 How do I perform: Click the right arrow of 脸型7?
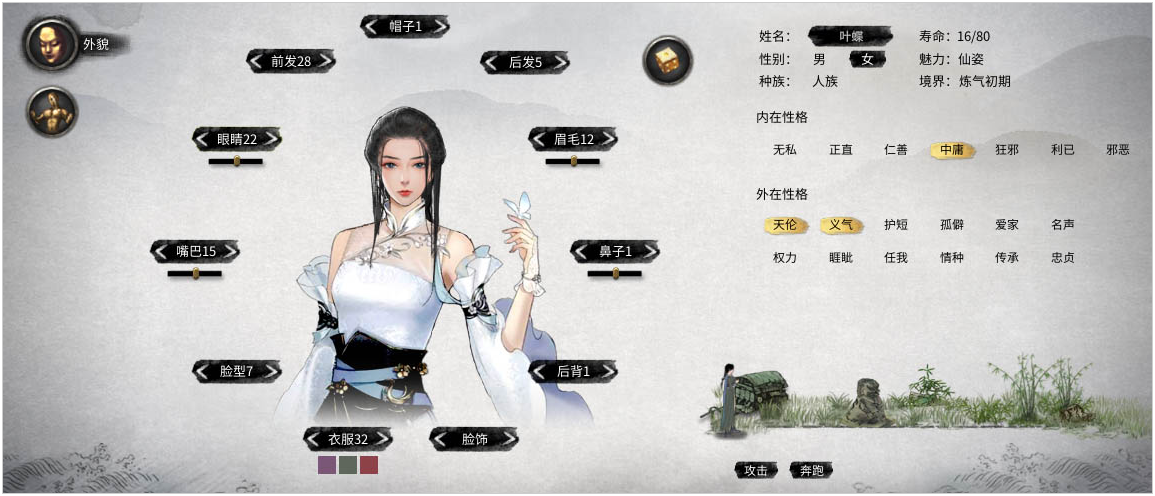(x=271, y=371)
